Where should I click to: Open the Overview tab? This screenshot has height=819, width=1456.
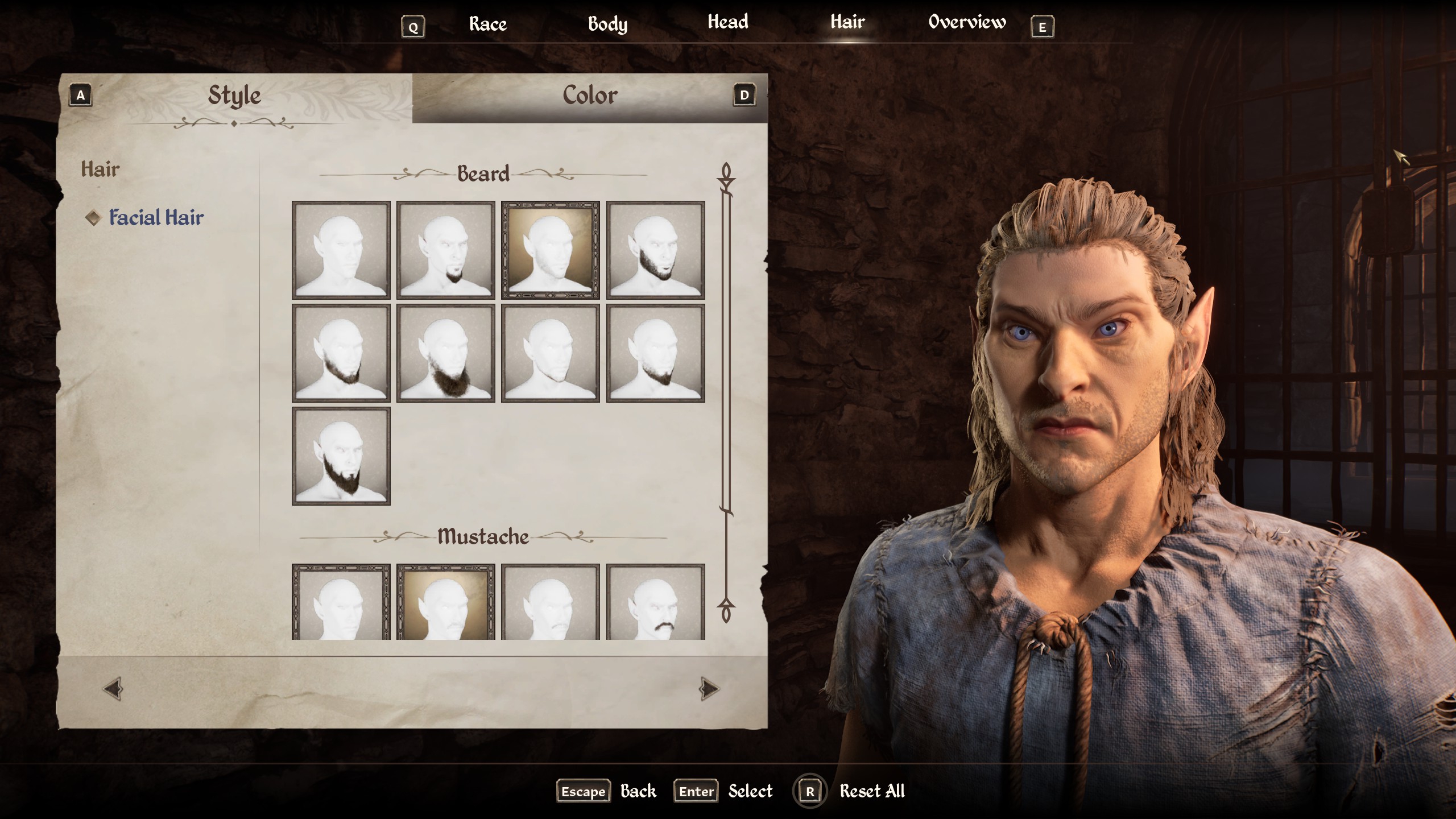point(967,23)
